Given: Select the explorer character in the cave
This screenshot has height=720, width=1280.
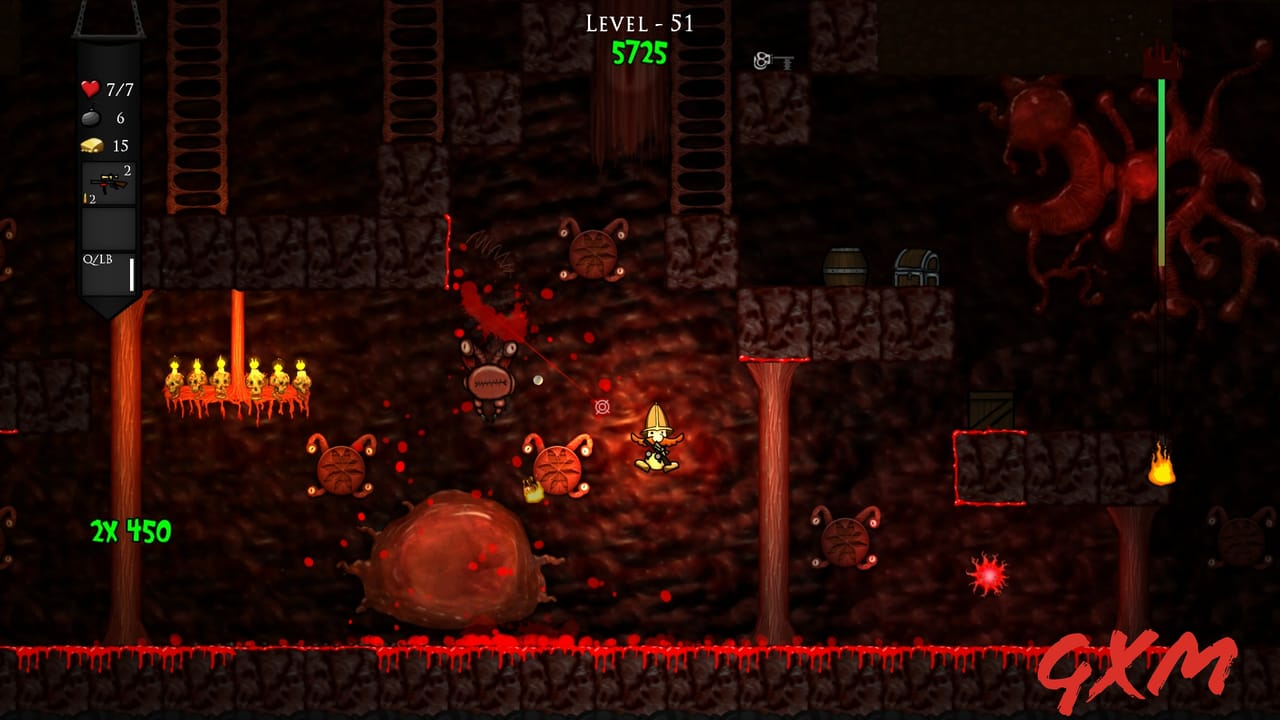Looking at the screenshot, I should [x=657, y=440].
